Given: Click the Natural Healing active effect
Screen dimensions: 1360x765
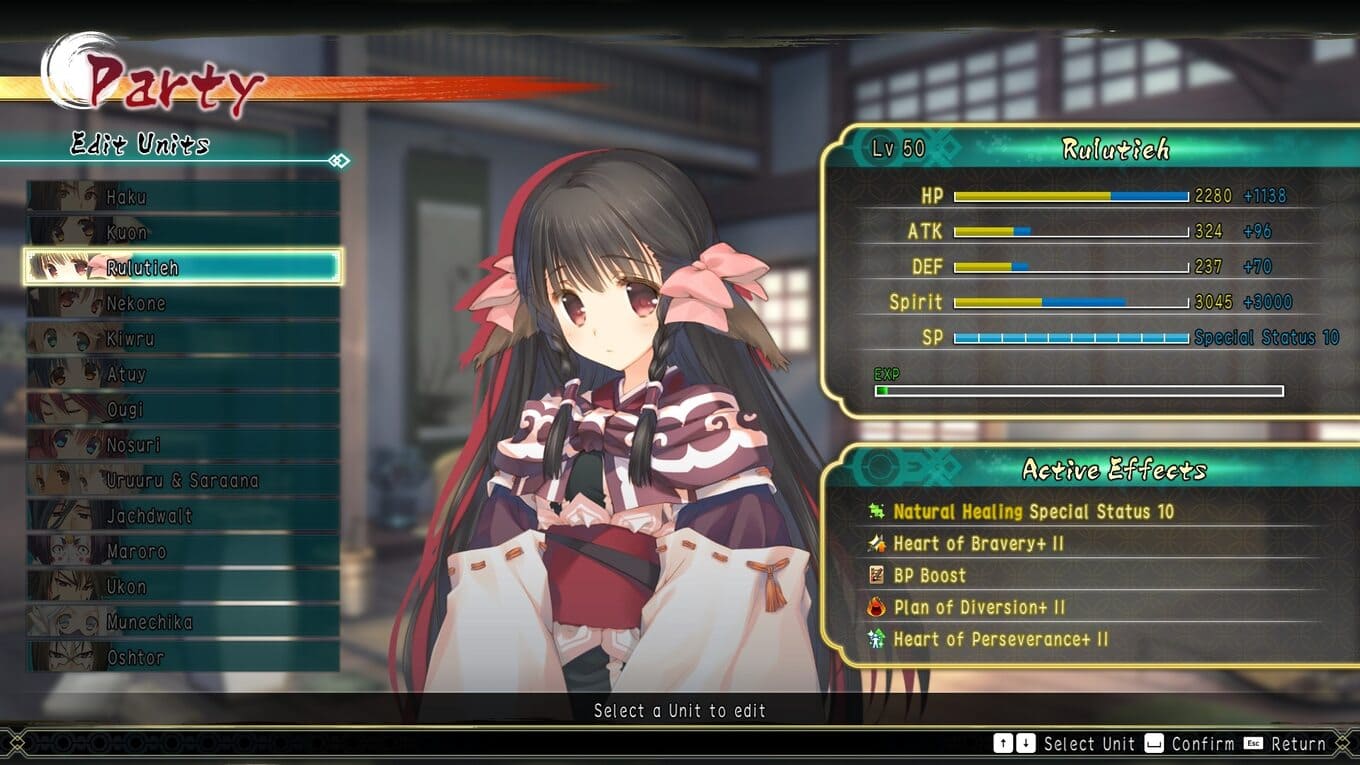Looking at the screenshot, I should [x=1033, y=512].
